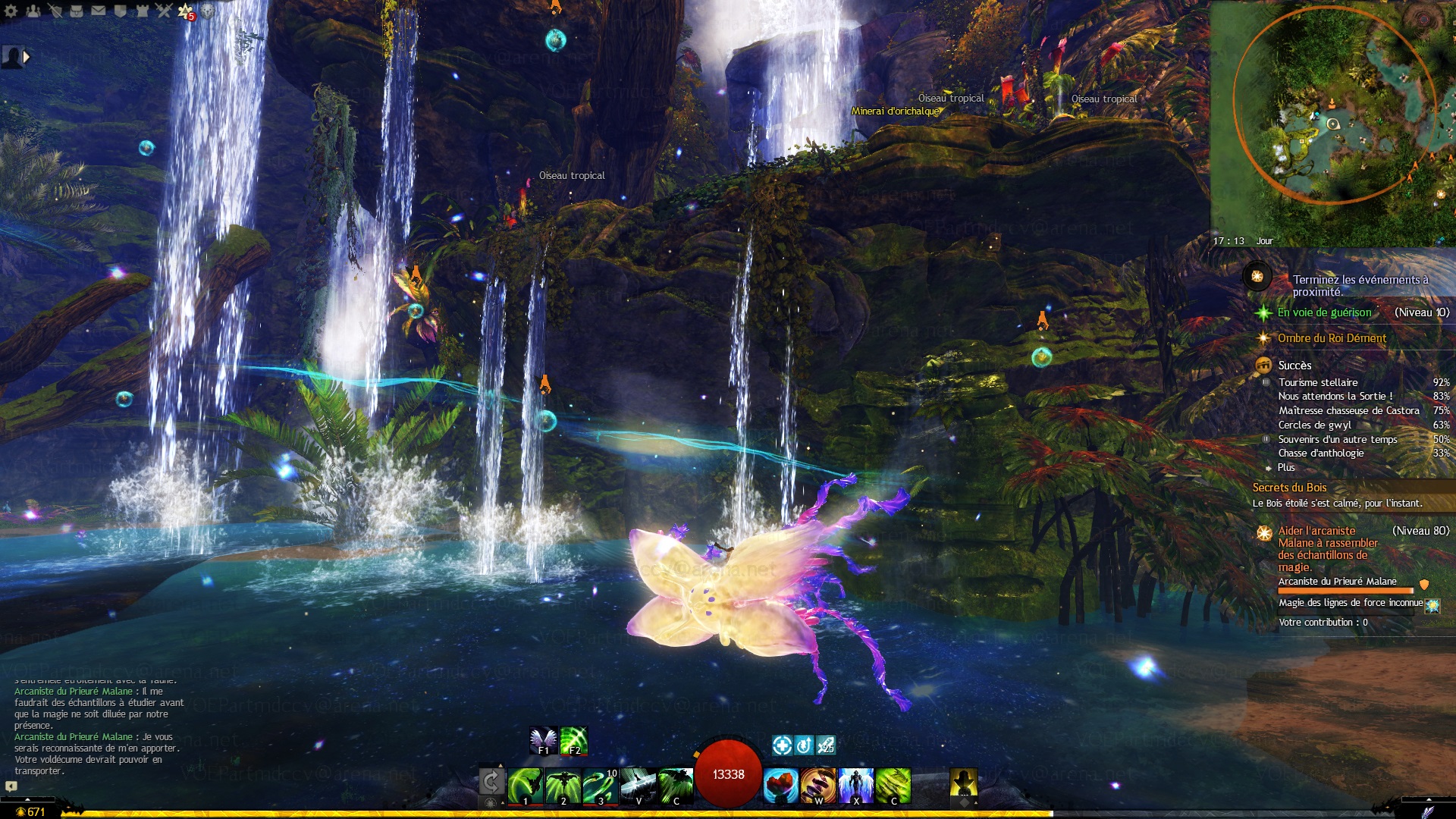Image resolution: width=1456 pixels, height=819 pixels.
Task: Use the winged figure skill X
Action: (856, 785)
